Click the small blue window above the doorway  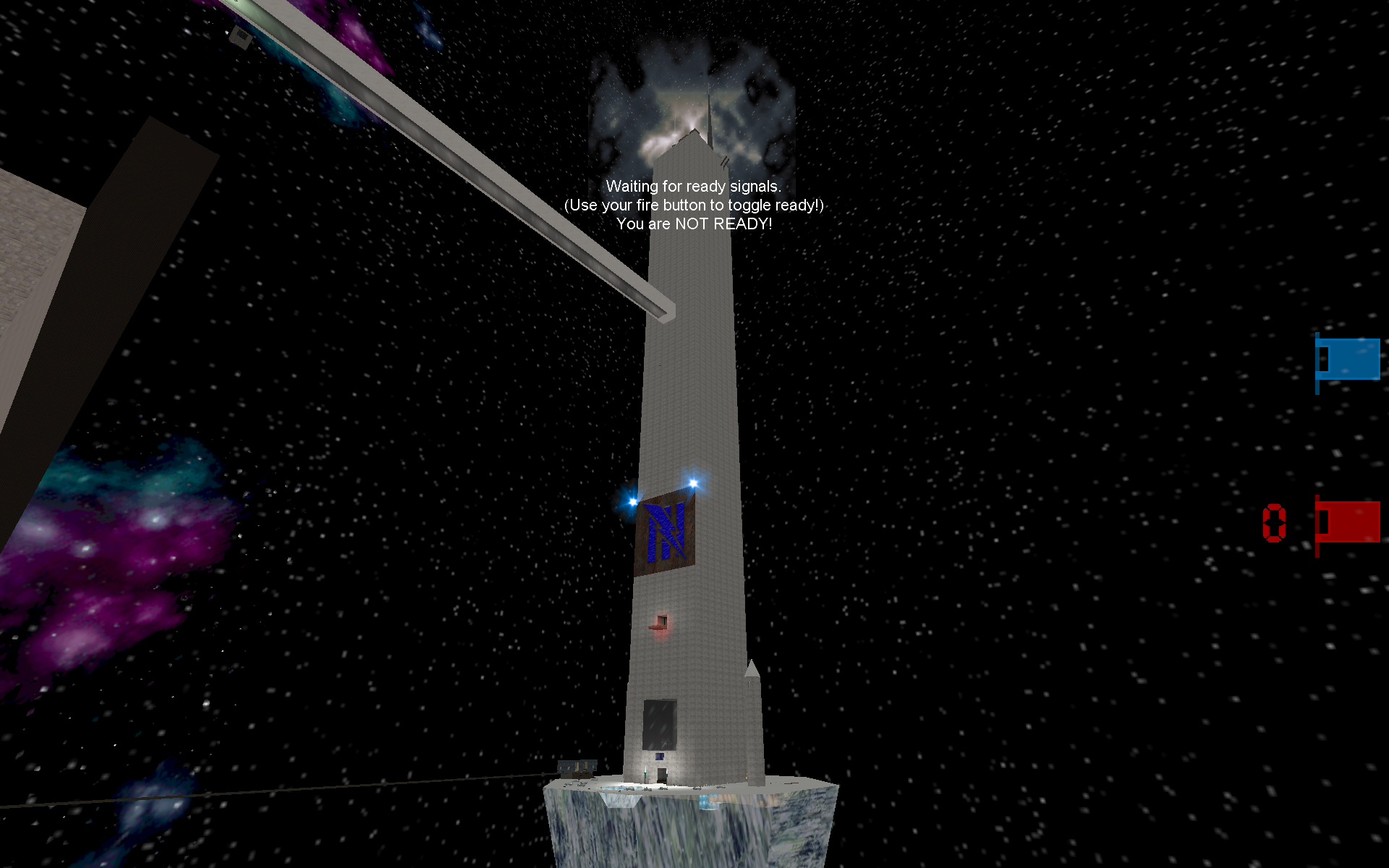[x=660, y=757]
